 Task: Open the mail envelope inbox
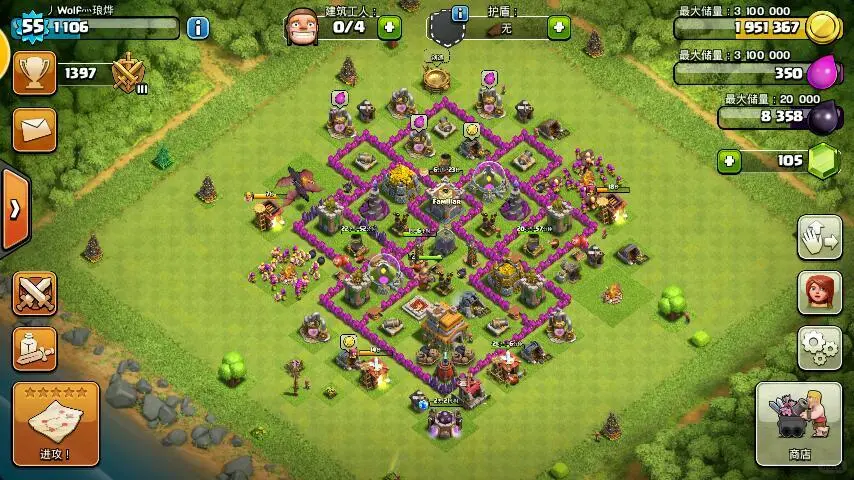coord(34,129)
